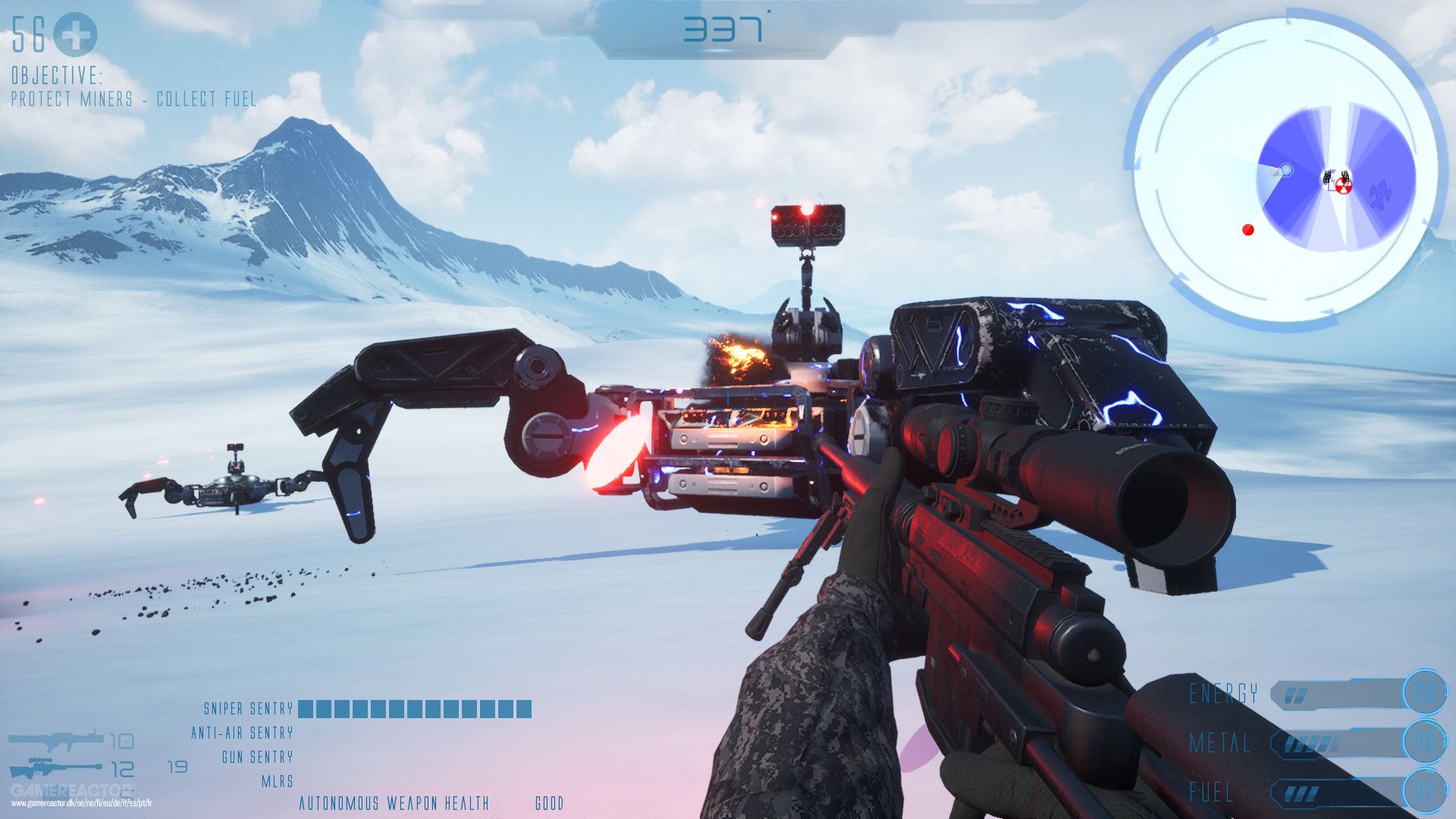This screenshot has height=819, width=1456.
Task: Toggle the Anti-Air Sentry entry
Action: tap(243, 732)
